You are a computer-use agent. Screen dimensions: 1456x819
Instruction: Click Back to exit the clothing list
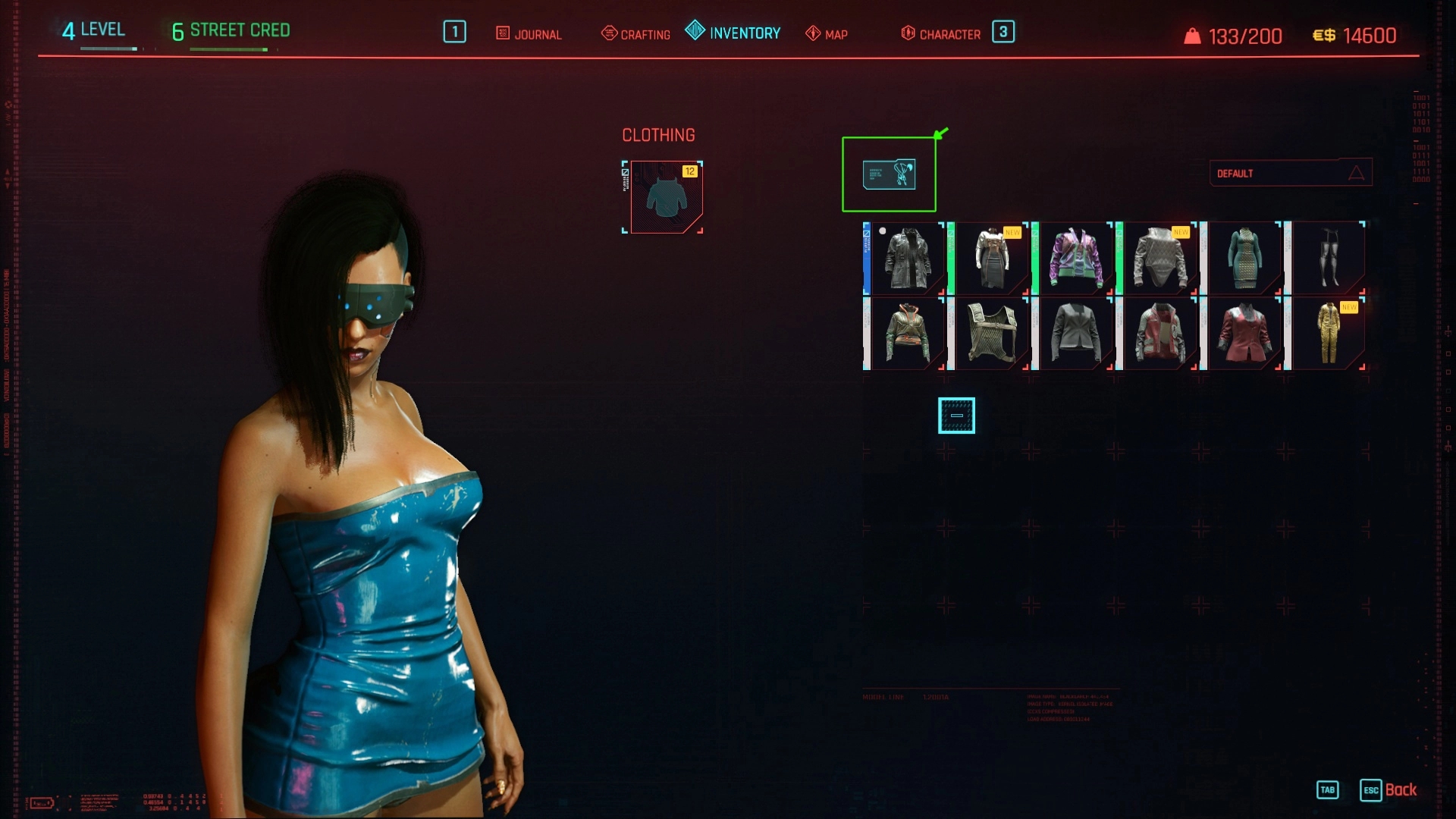(x=1400, y=790)
